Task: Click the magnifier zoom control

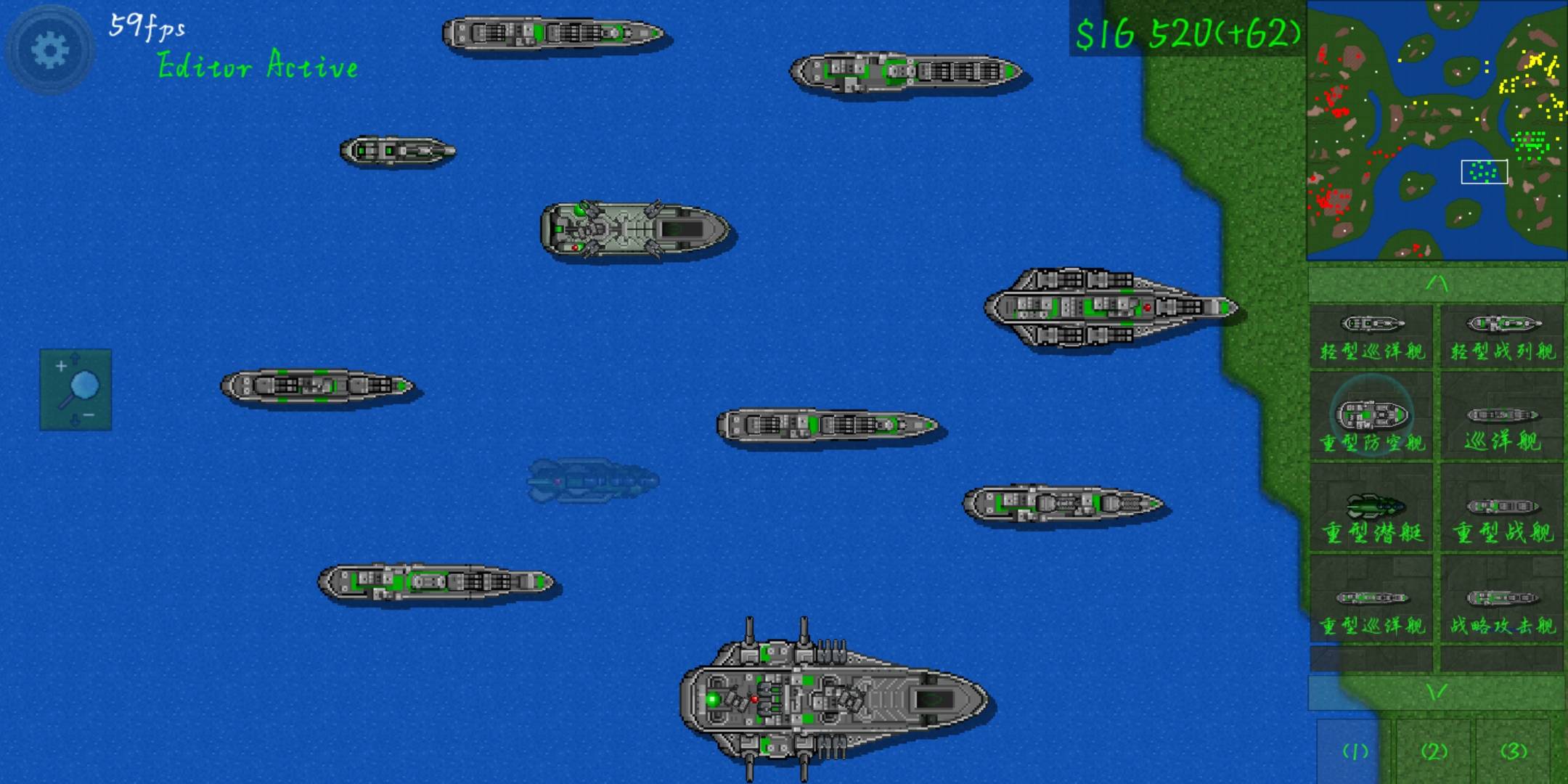Action: pyautogui.click(x=75, y=390)
